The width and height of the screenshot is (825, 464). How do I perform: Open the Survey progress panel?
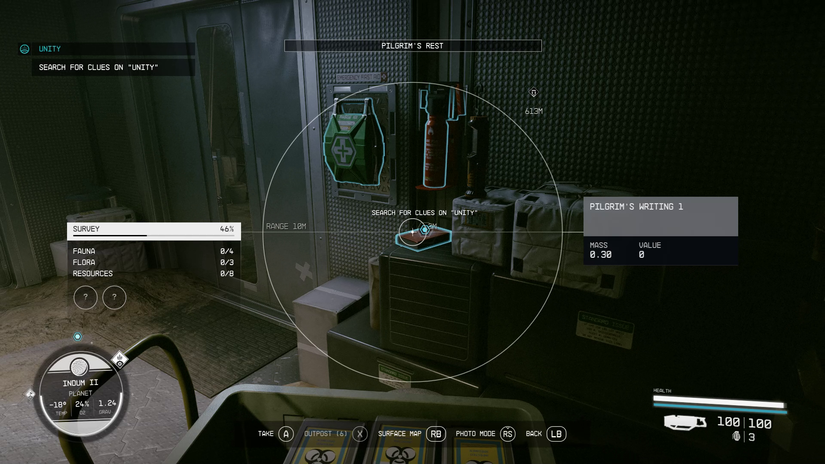(153, 229)
